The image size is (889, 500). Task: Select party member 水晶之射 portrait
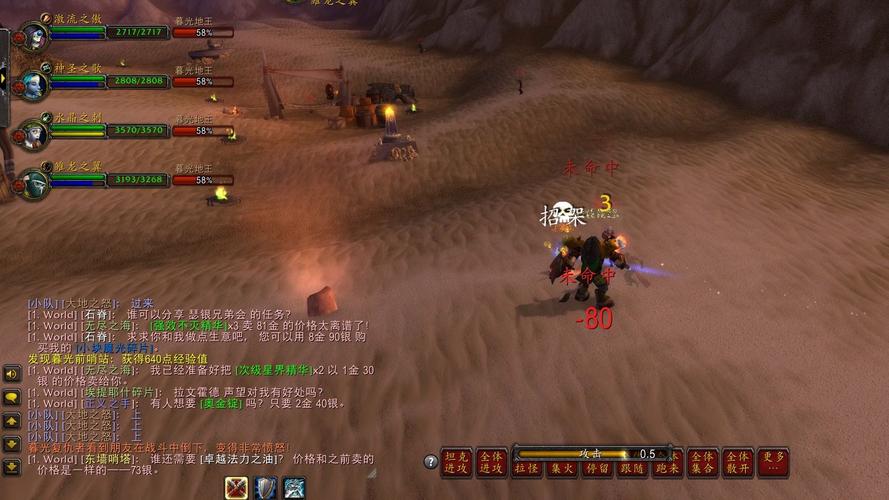tap(33, 132)
